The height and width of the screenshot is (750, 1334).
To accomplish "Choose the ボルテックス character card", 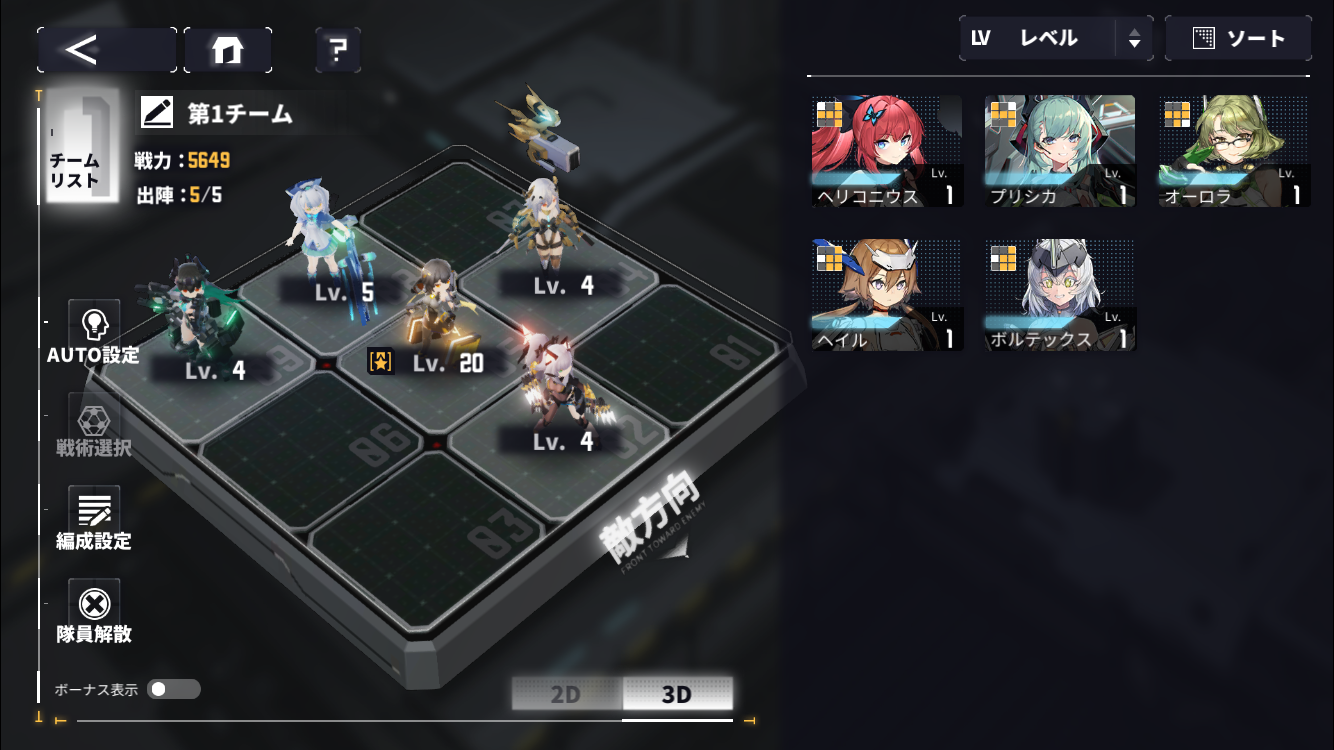I will pyautogui.click(x=1060, y=295).
